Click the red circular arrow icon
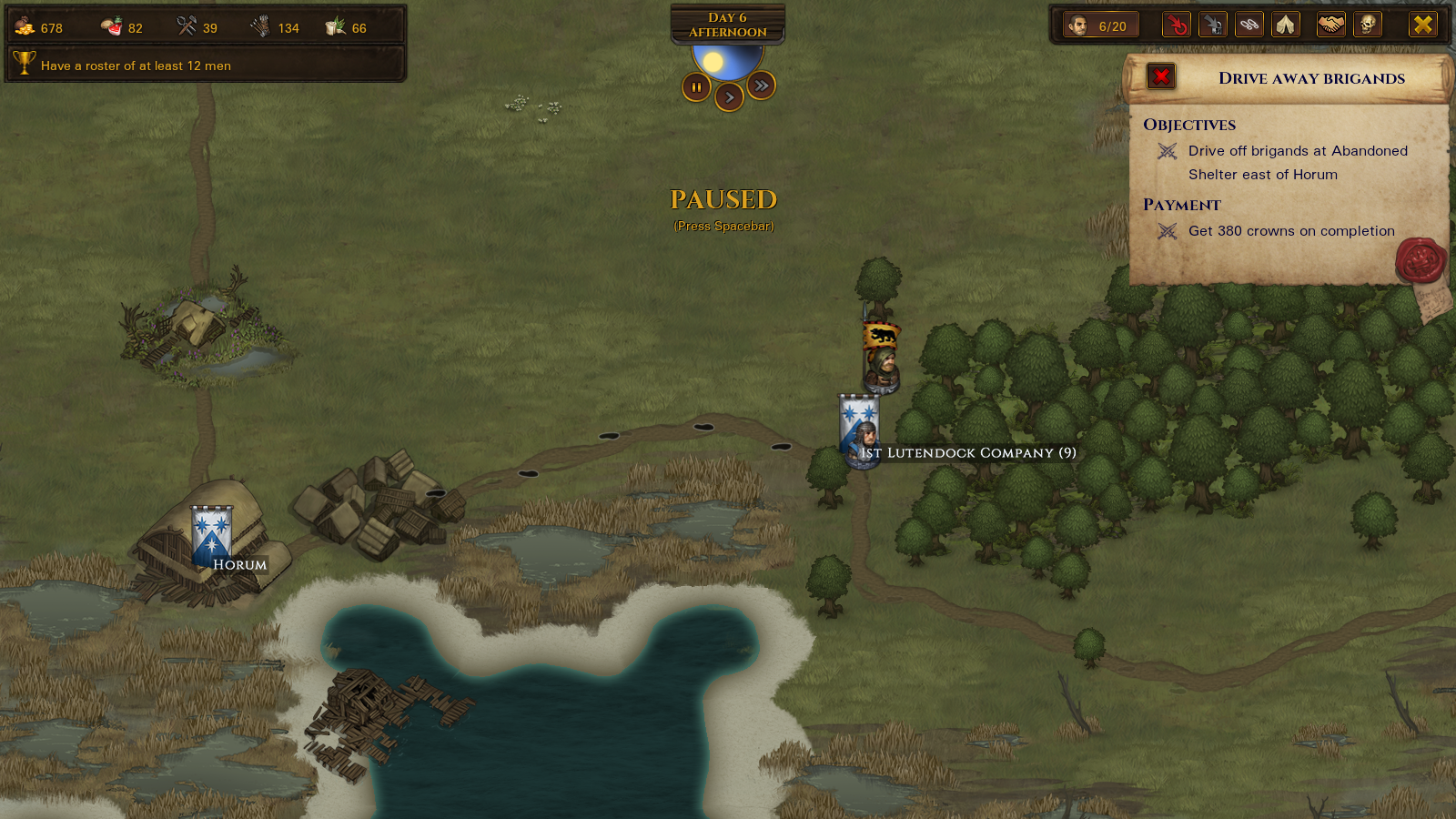1456x819 pixels. pyautogui.click(x=1177, y=25)
